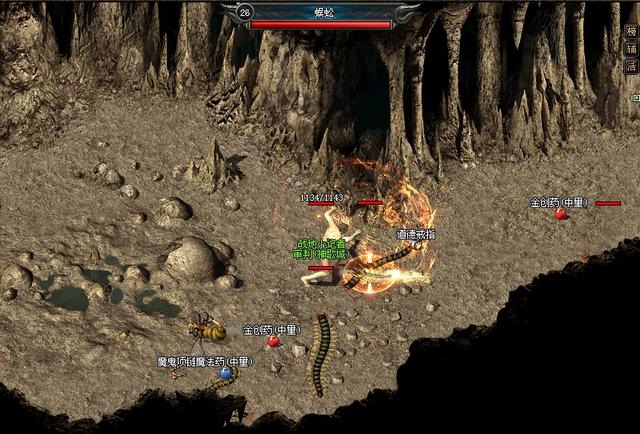Screen dimensions: 640x434
Task: Open the 榜 ranking button
Action: pyautogui.click(x=631, y=30)
